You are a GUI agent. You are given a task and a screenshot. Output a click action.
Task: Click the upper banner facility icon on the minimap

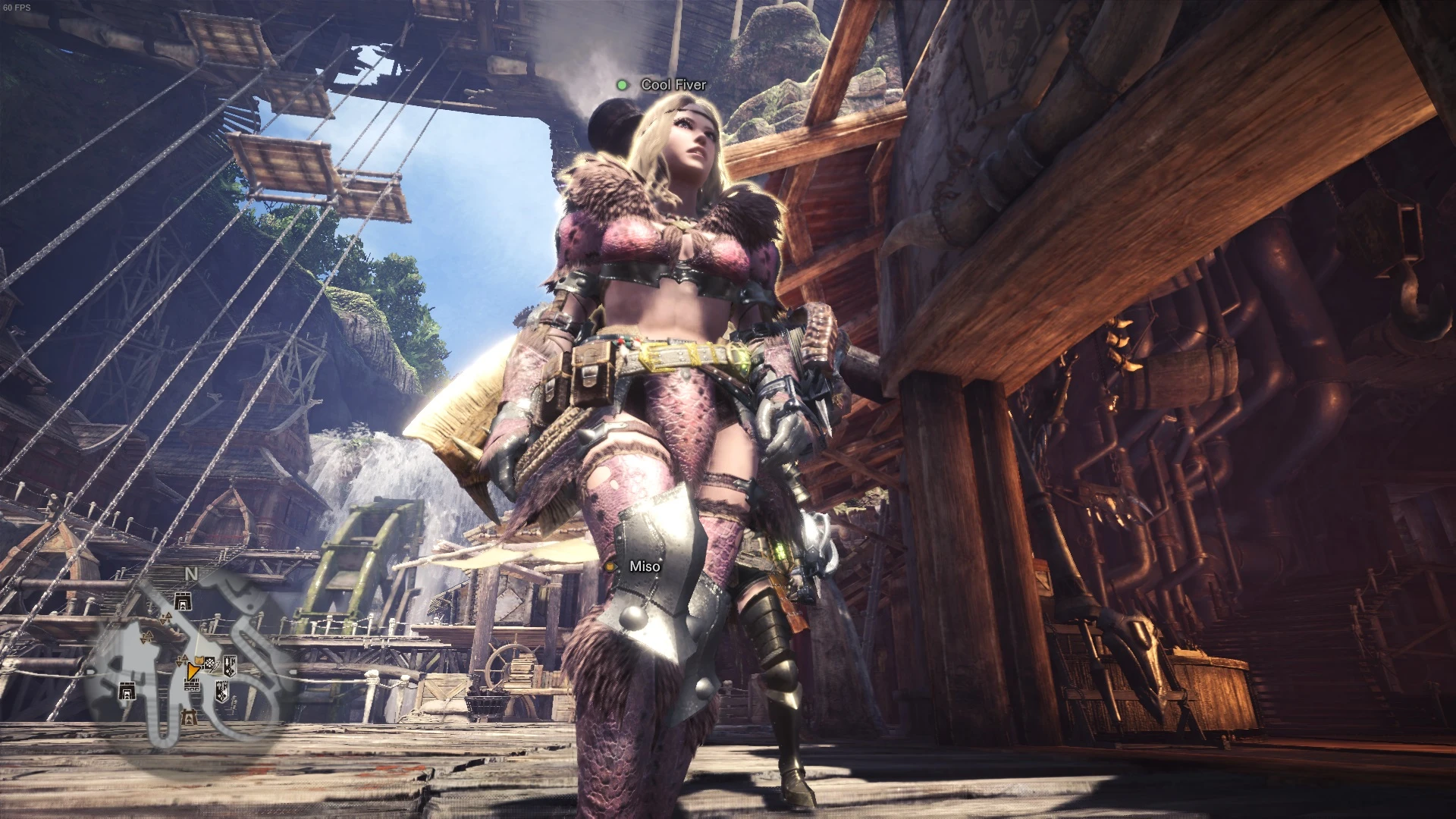(x=230, y=665)
